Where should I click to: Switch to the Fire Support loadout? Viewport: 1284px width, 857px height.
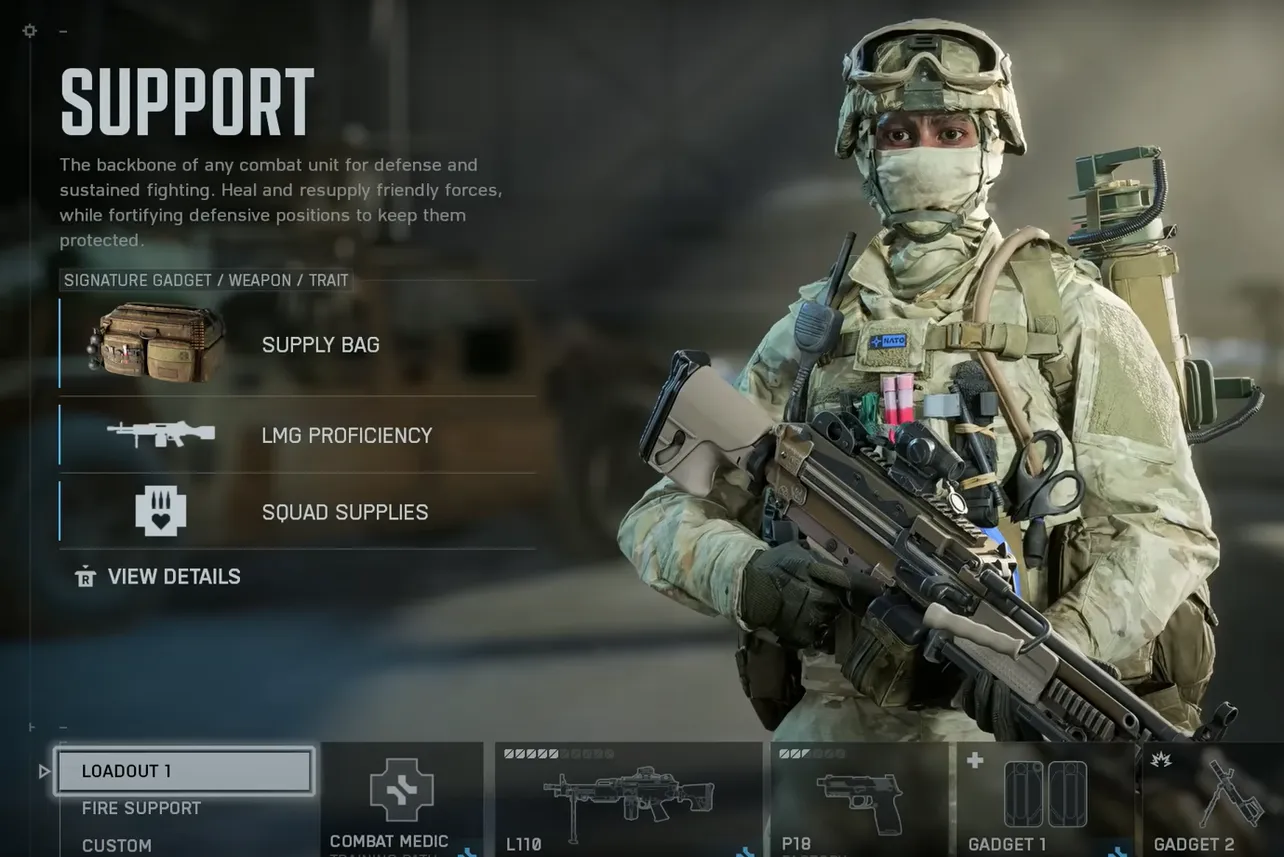[142, 808]
